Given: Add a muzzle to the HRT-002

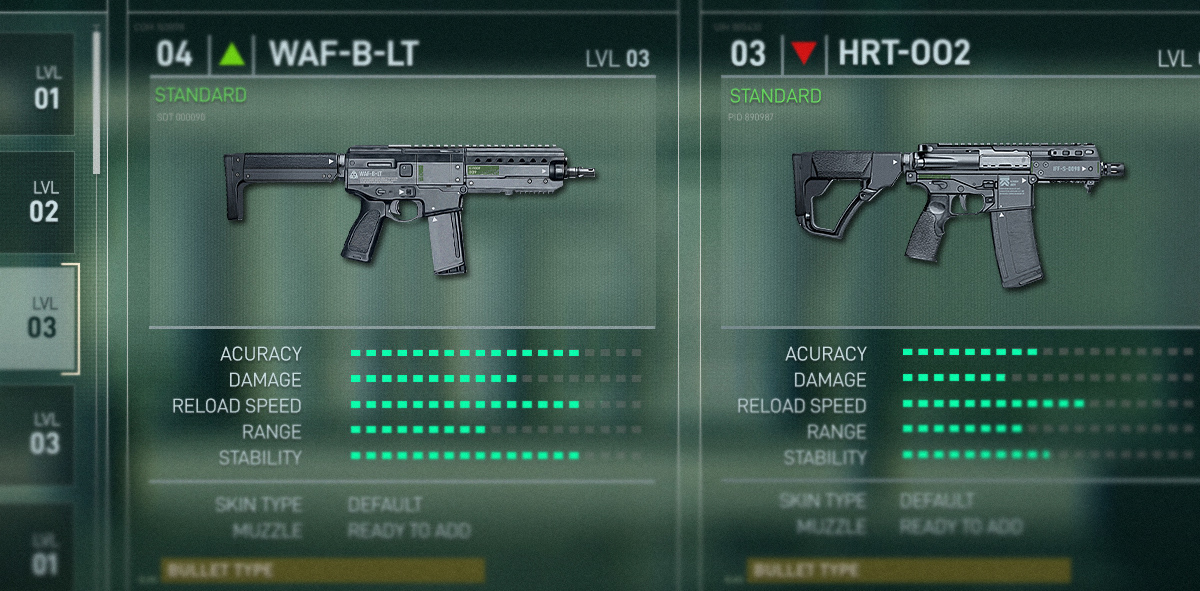Looking at the screenshot, I should pyautogui.click(x=960, y=526).
